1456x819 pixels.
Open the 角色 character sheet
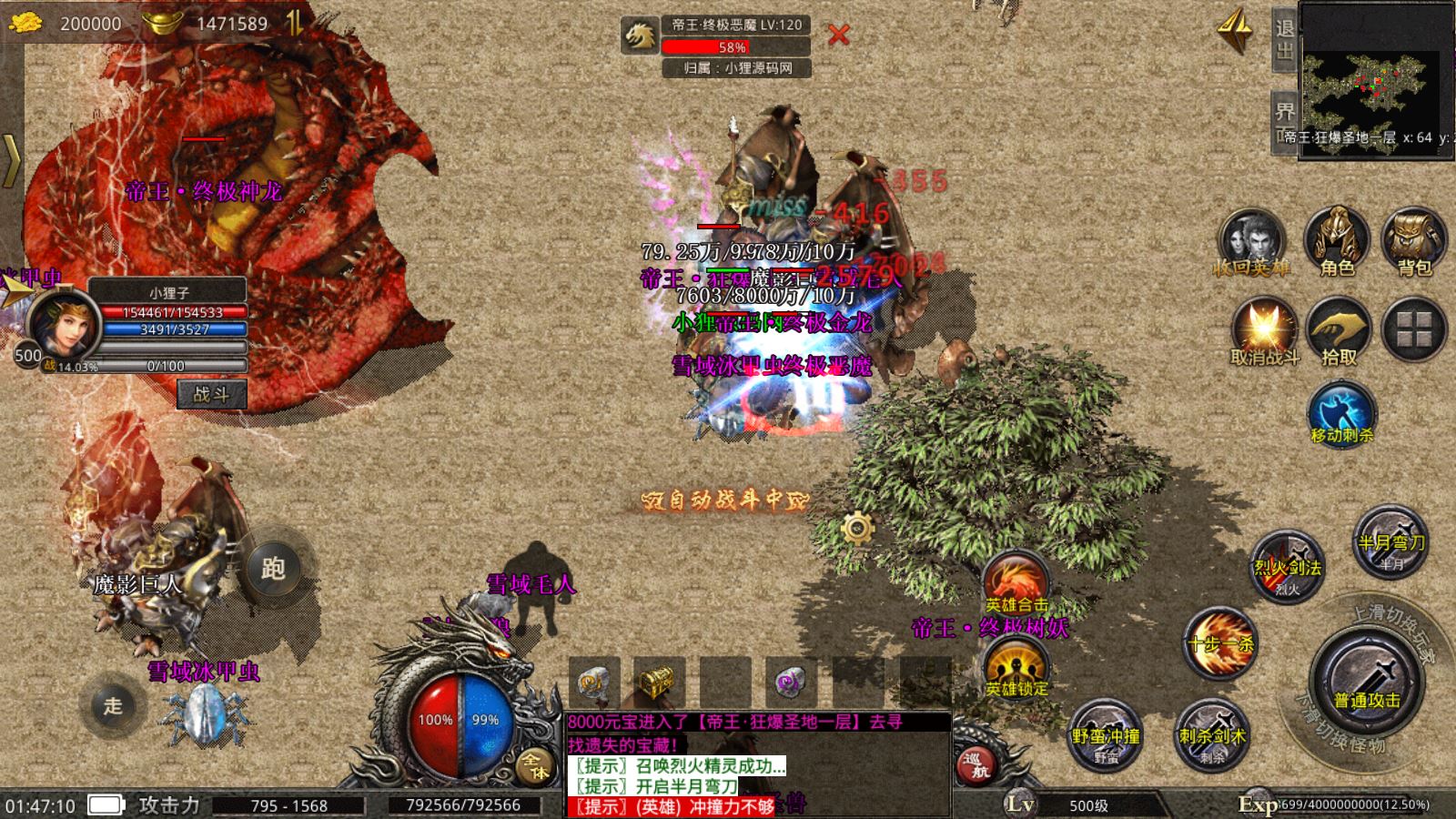click(1337, 241)
